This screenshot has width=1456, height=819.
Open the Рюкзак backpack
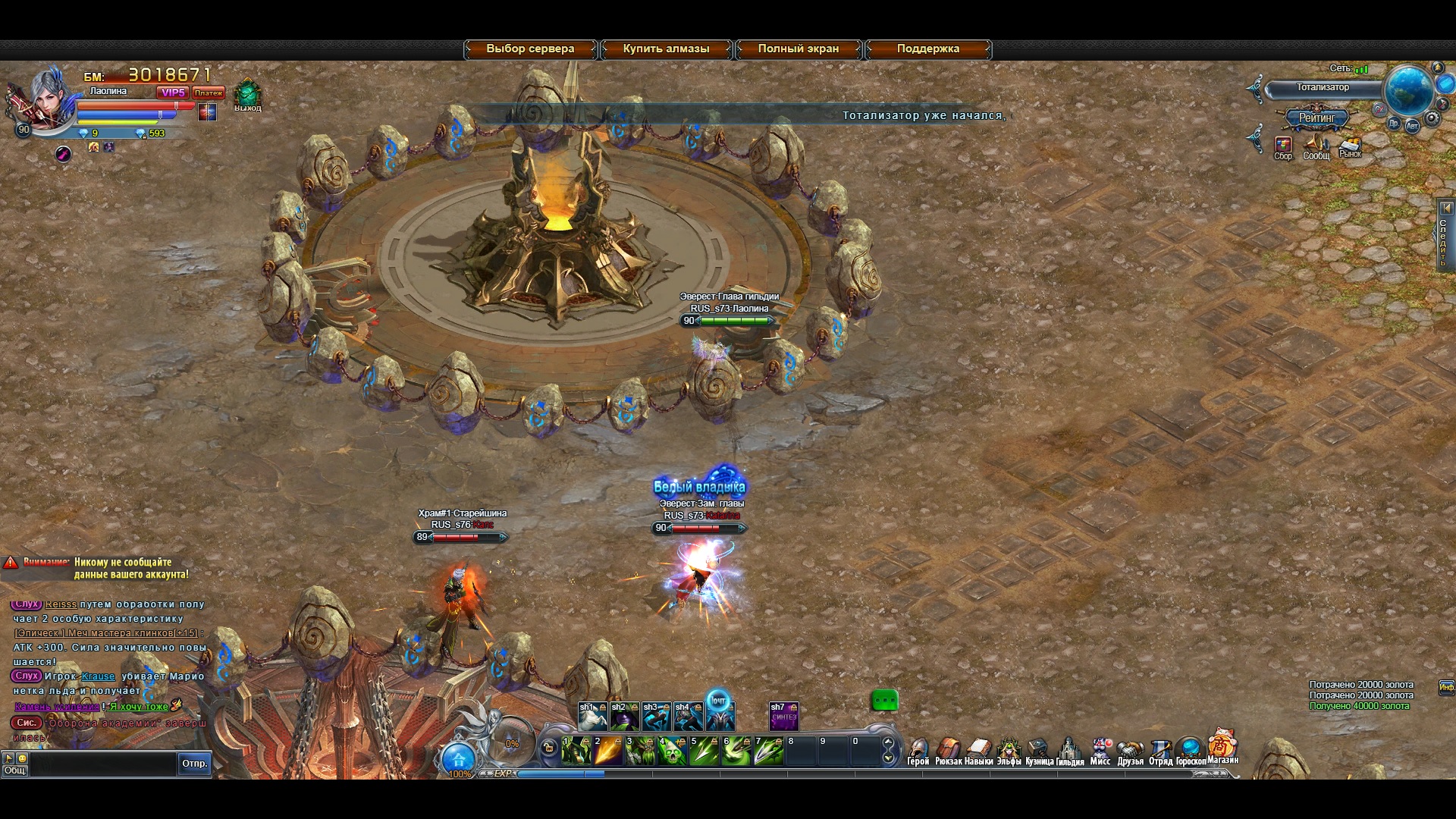point(948,751)
